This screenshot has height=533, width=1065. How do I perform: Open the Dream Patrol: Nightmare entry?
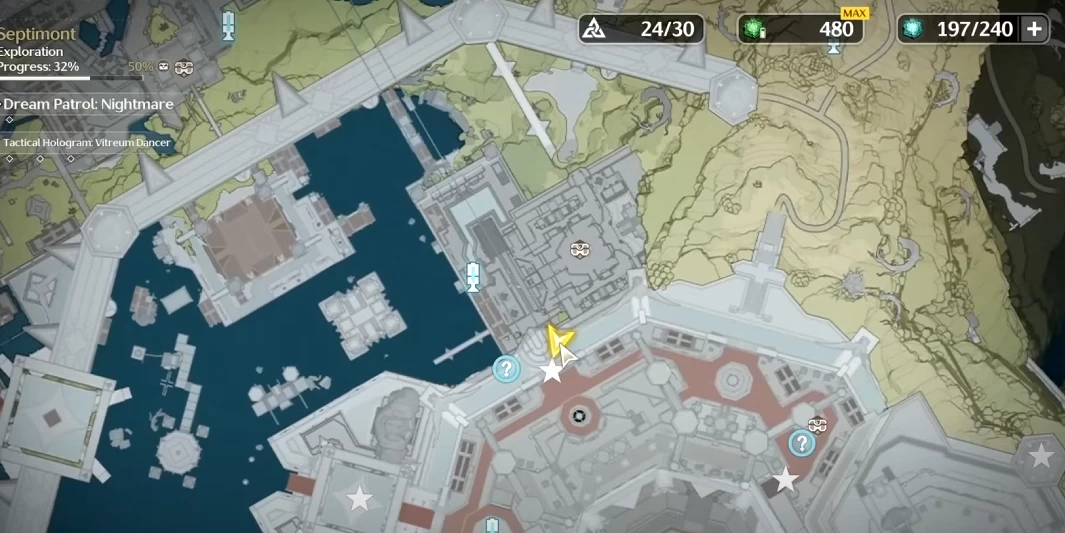88,104
